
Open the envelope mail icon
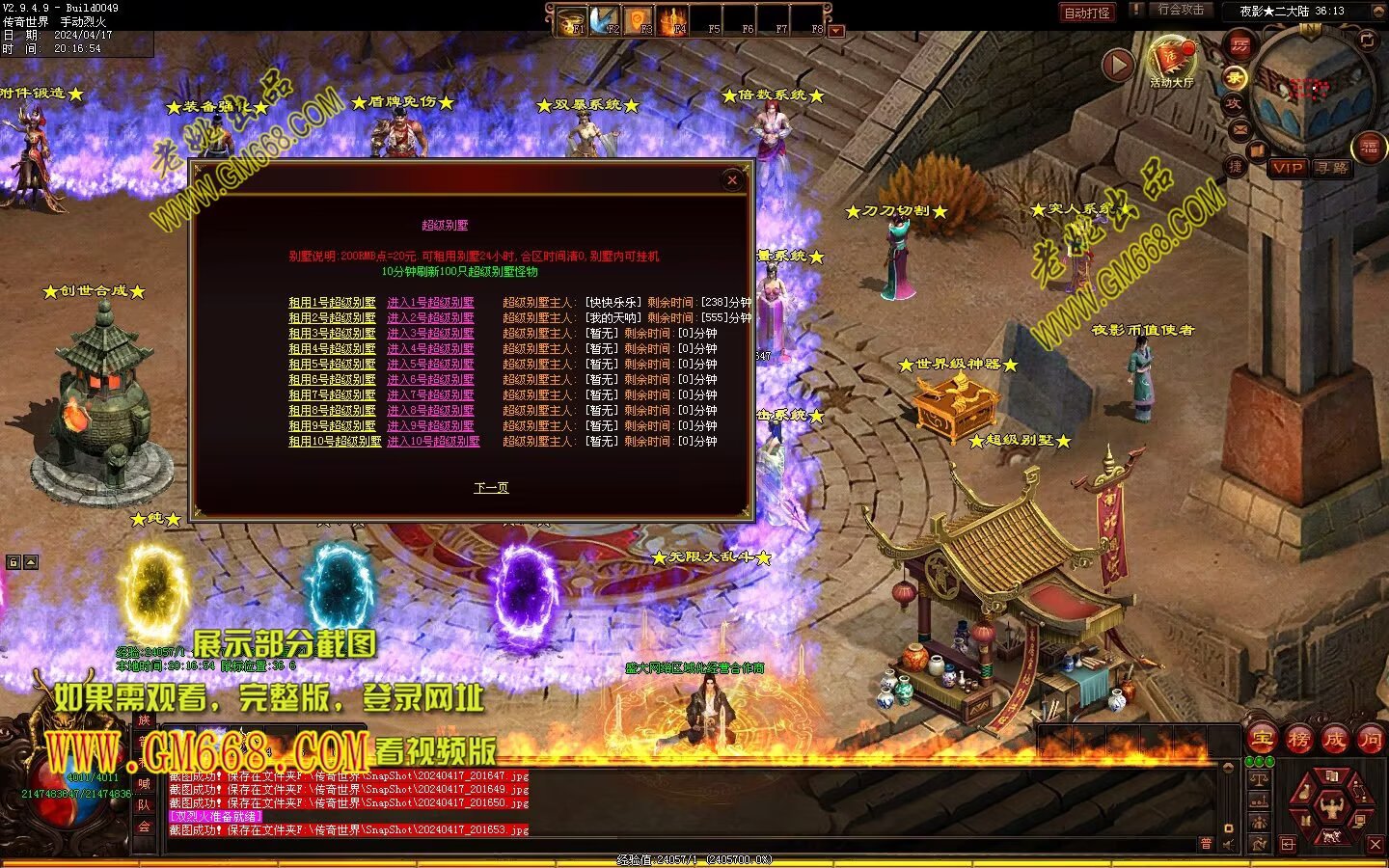(x=1239, y=130)
